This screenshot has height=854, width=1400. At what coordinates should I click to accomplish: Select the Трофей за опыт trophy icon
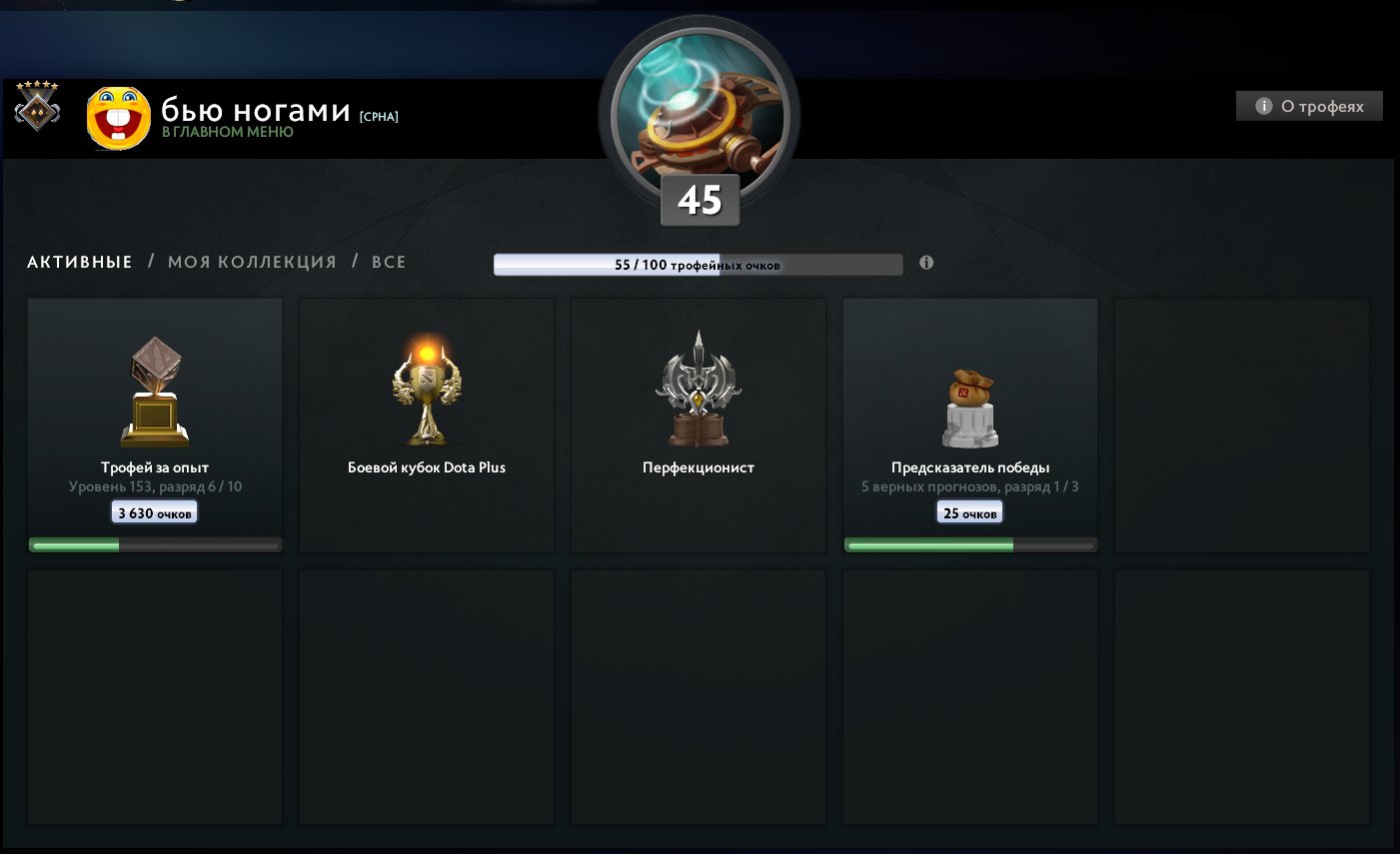click(x=154, y=390)
